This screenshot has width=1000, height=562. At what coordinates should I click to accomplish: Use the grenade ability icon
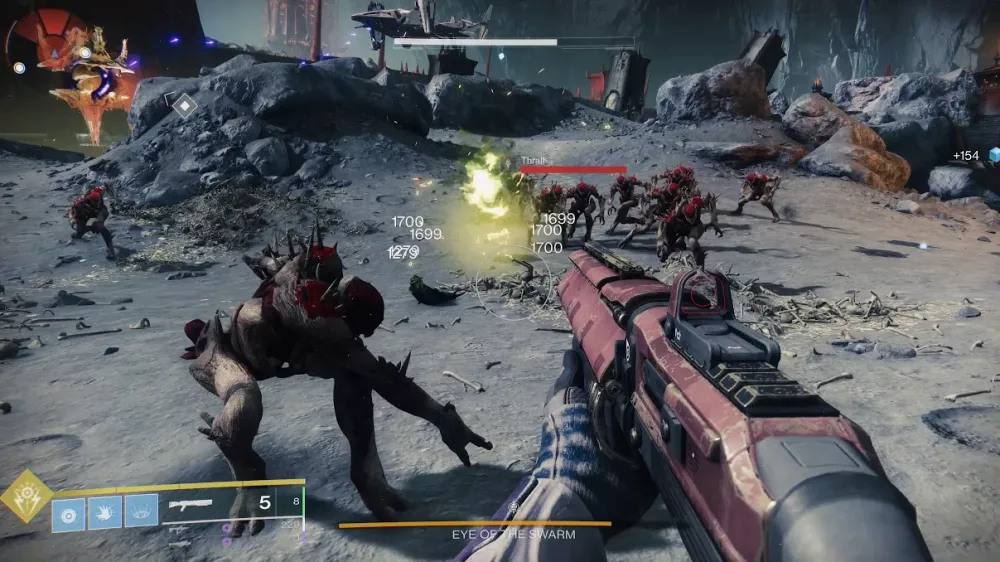(x=69, y=512)
